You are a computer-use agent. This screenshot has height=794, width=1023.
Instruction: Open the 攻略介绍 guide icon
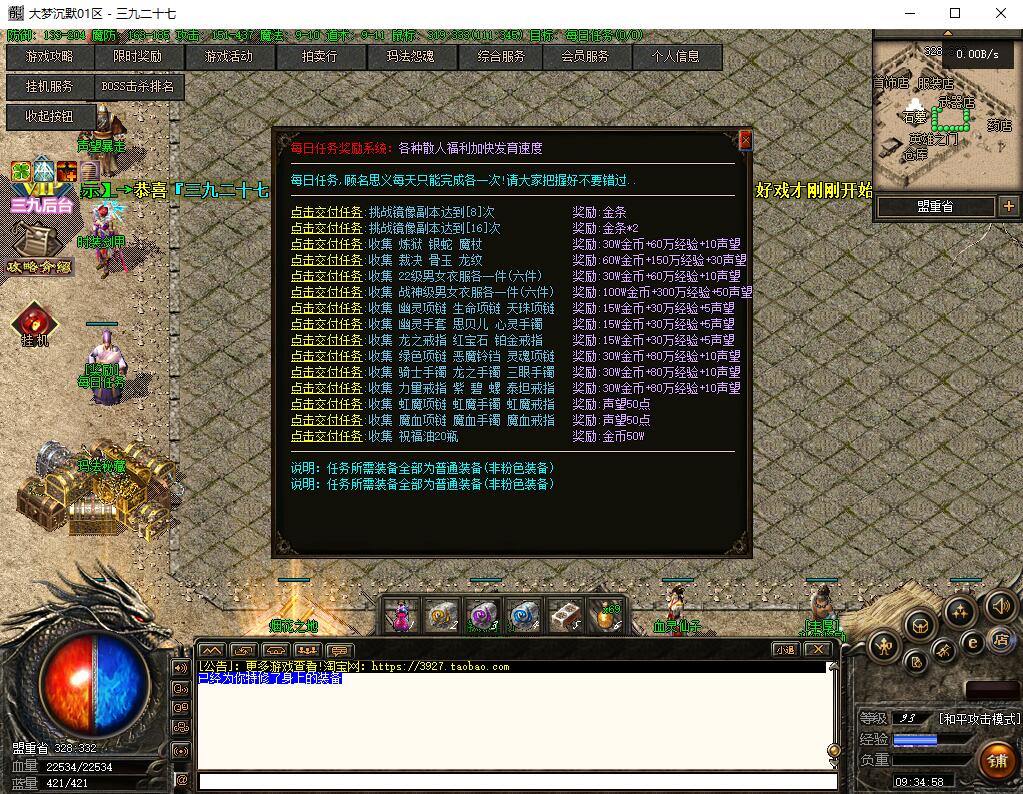38,246
